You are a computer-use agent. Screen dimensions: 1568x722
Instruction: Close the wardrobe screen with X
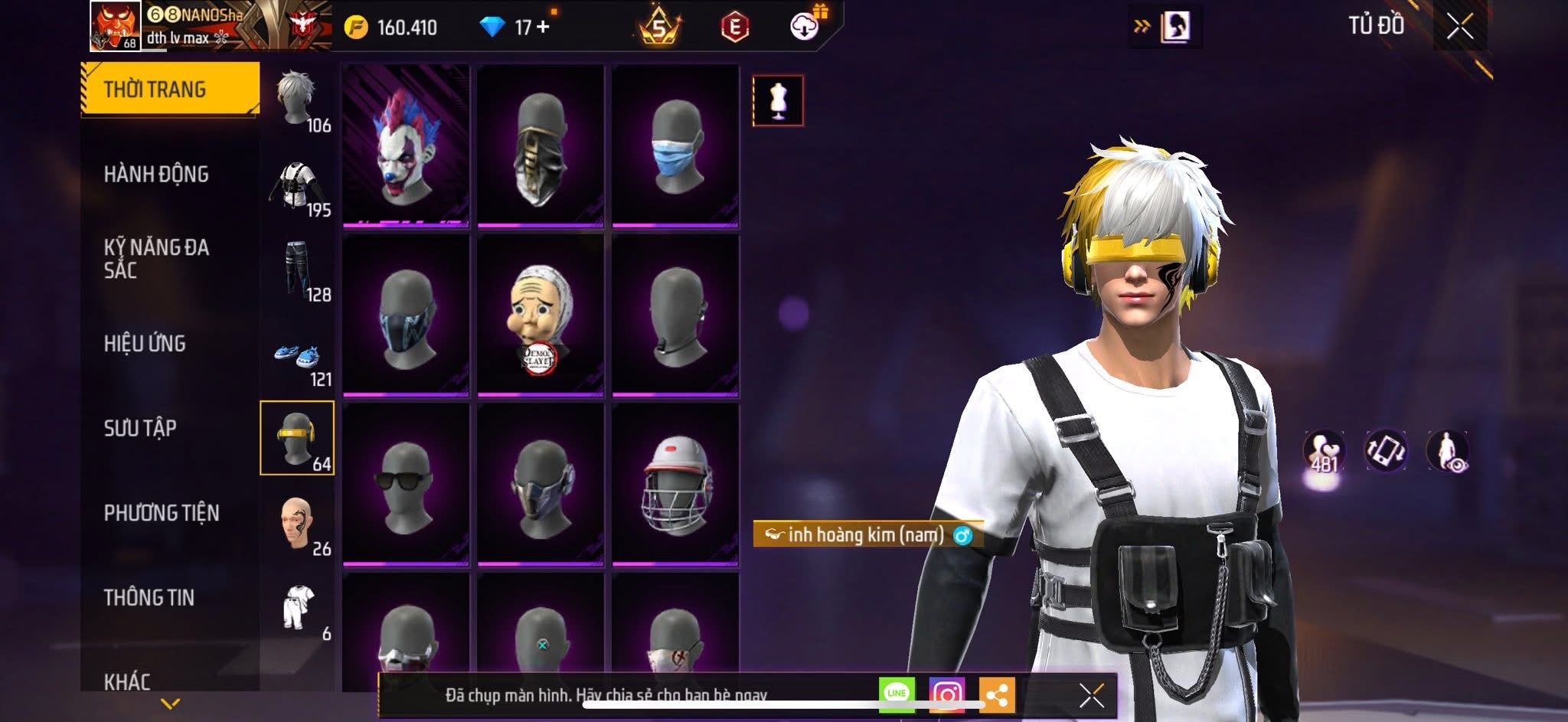1459,27
